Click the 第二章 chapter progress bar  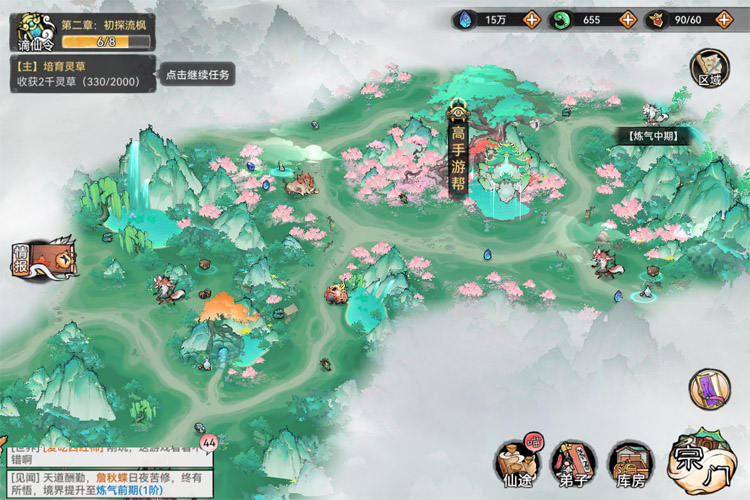pyautogui.click(x=107, y=42)
